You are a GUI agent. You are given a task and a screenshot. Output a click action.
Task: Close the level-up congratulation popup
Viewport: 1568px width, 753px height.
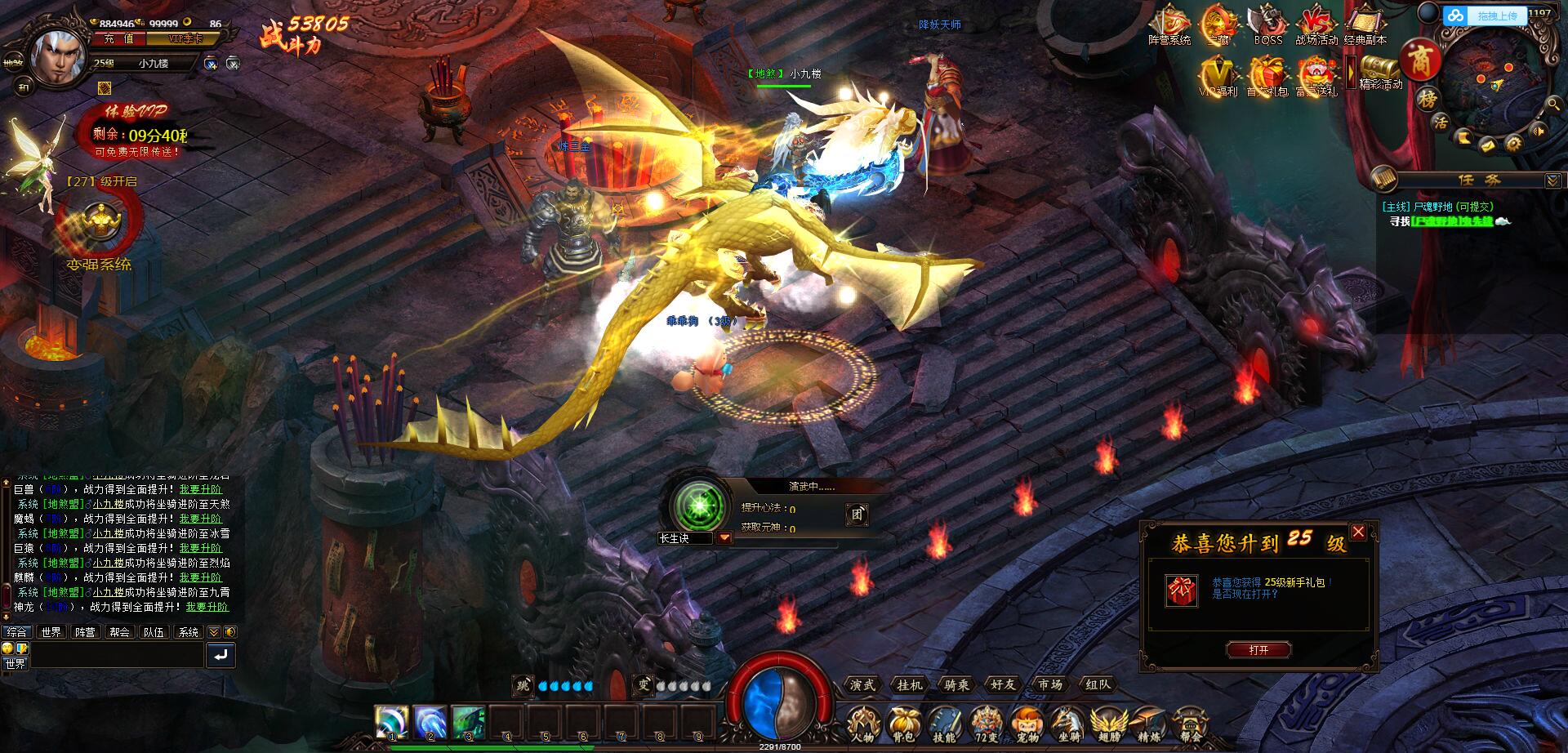[1358, 532]
